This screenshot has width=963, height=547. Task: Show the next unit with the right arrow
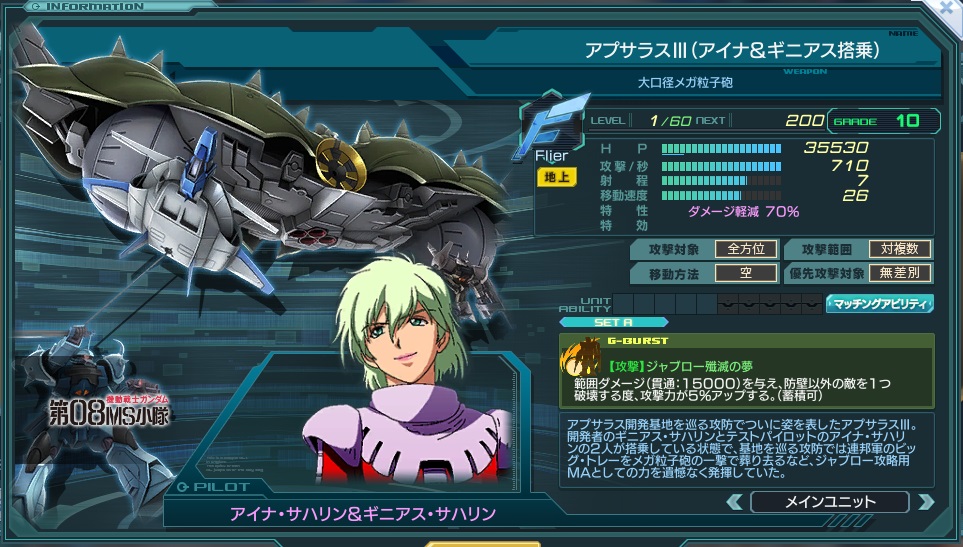[x=925, y=501]
